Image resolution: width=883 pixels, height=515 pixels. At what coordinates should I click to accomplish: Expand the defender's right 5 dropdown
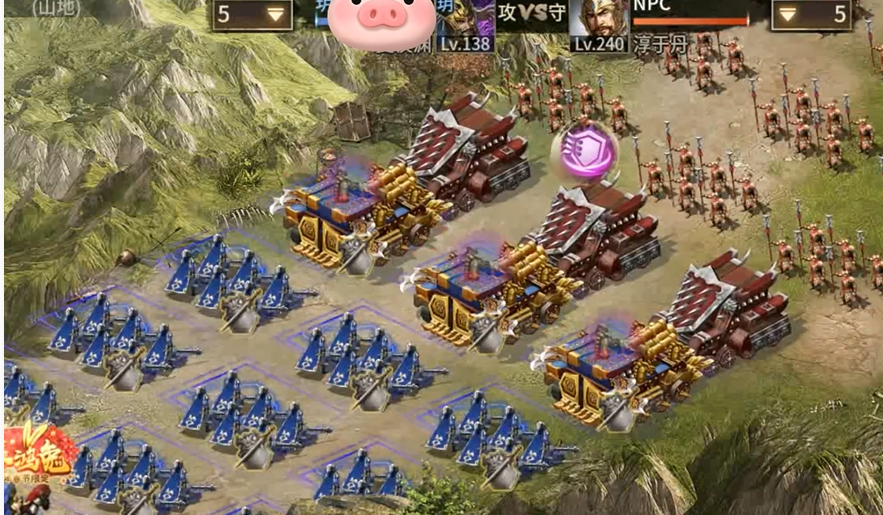tap(811, 14)
